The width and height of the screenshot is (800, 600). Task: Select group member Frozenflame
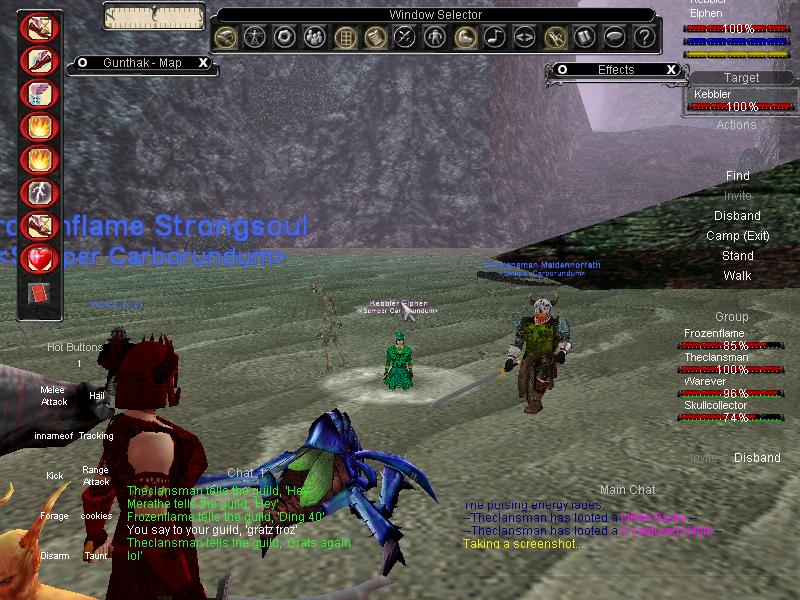[716, 334]
